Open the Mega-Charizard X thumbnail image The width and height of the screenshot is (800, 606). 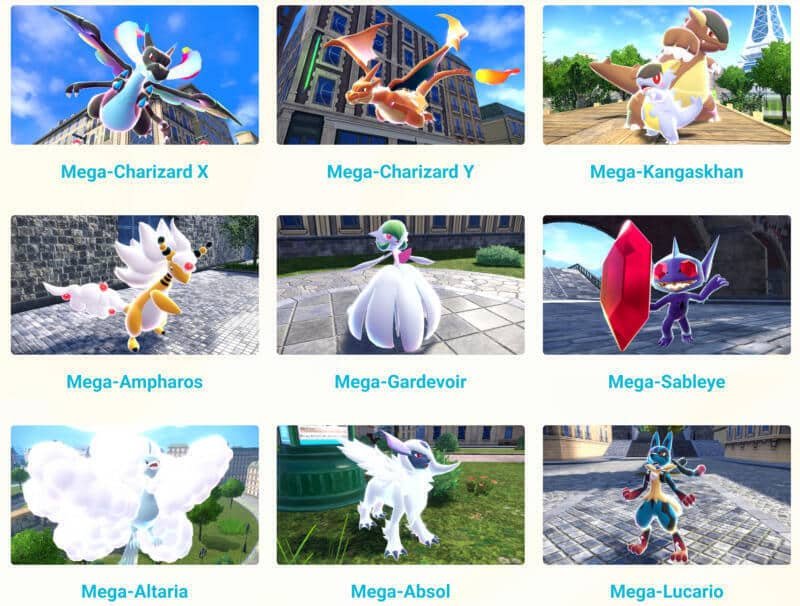click(134, 75)
